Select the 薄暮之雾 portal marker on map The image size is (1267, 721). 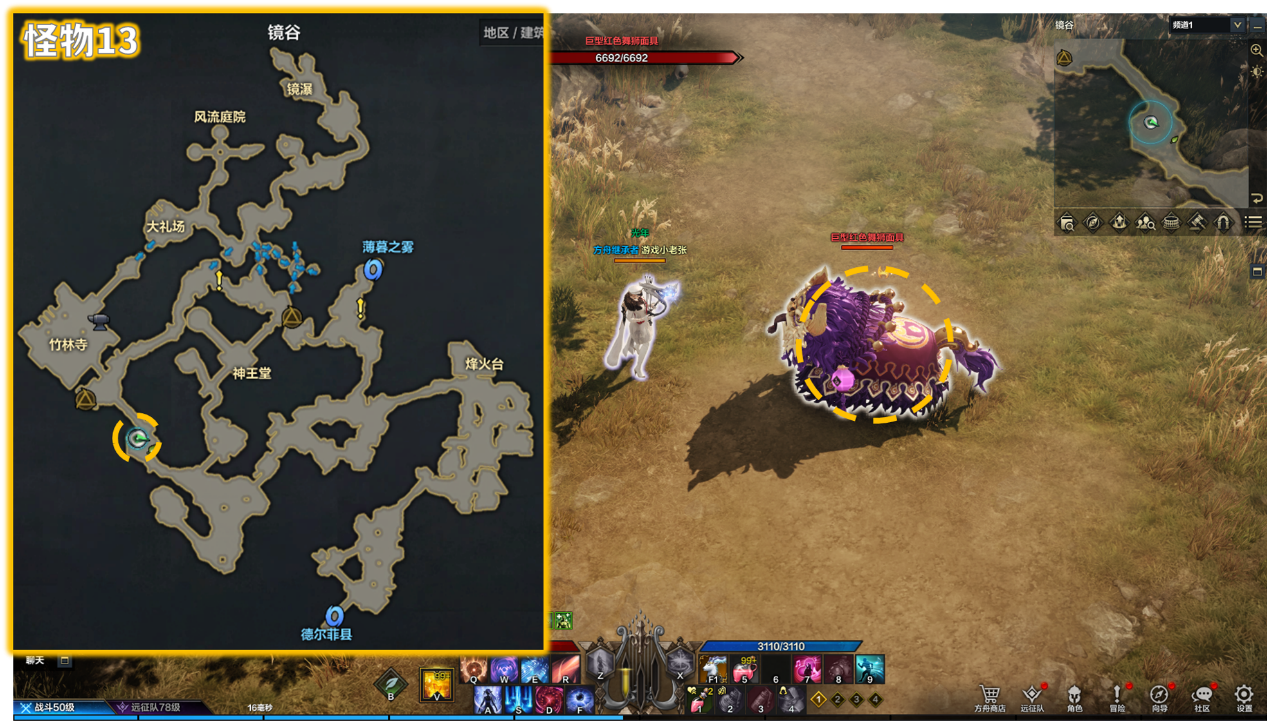373,268
